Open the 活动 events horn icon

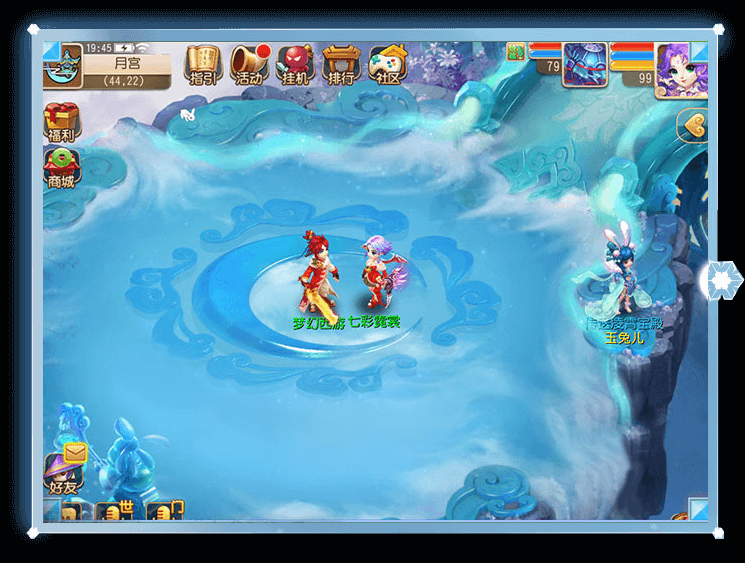click(x=248, y=65)
